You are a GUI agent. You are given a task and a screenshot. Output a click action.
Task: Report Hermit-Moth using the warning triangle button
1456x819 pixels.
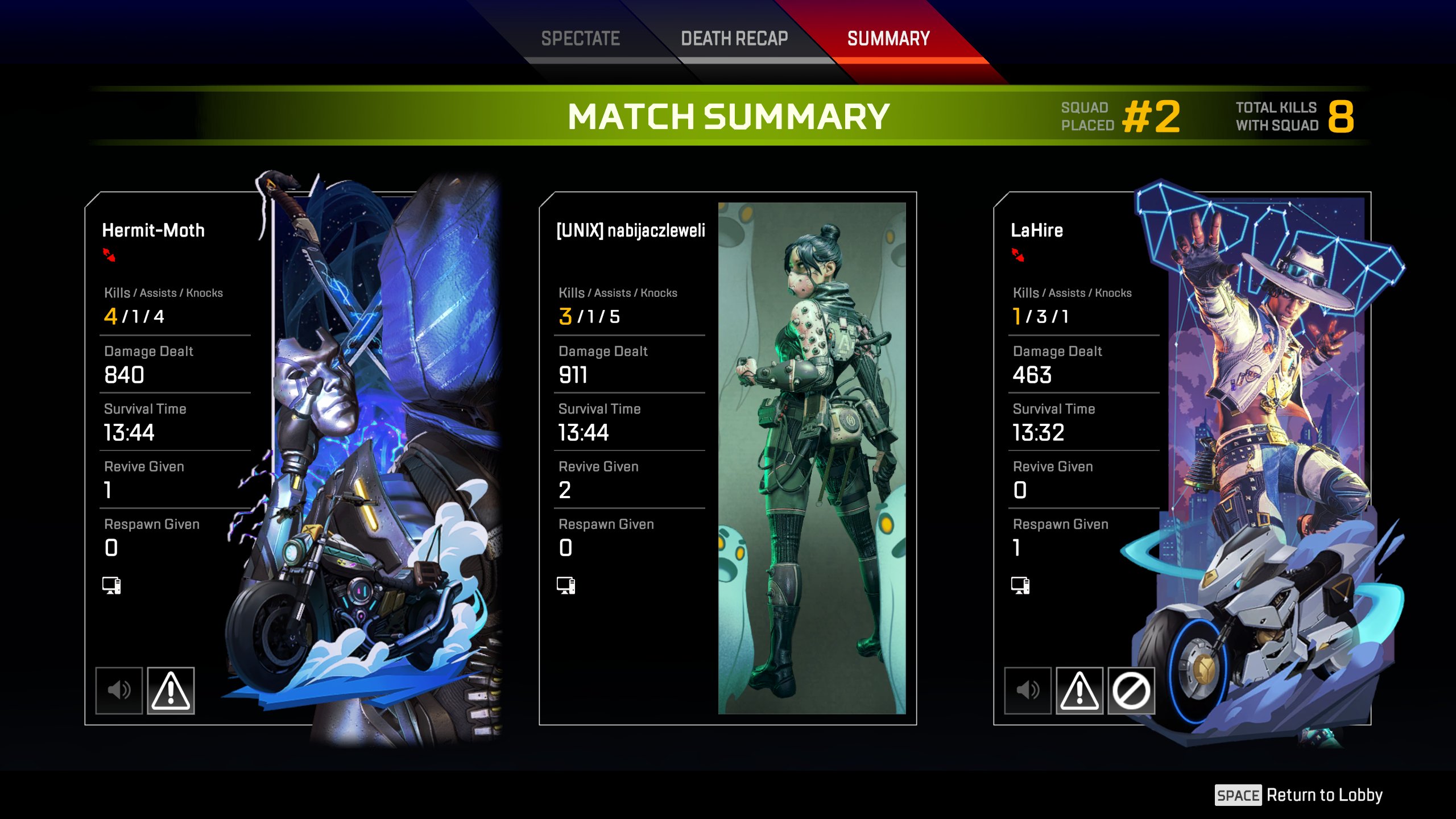point(171,690)
